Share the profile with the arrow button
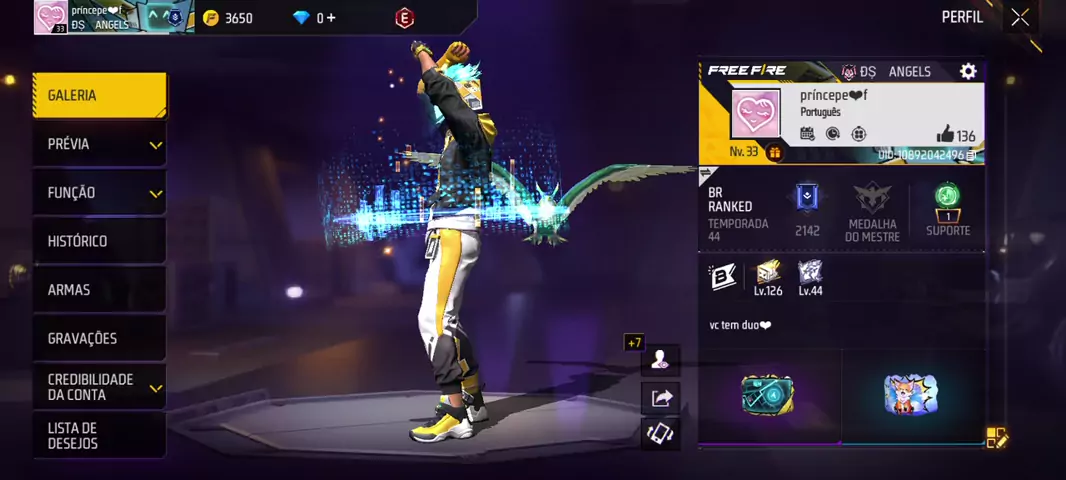 [x=660, y=398]
